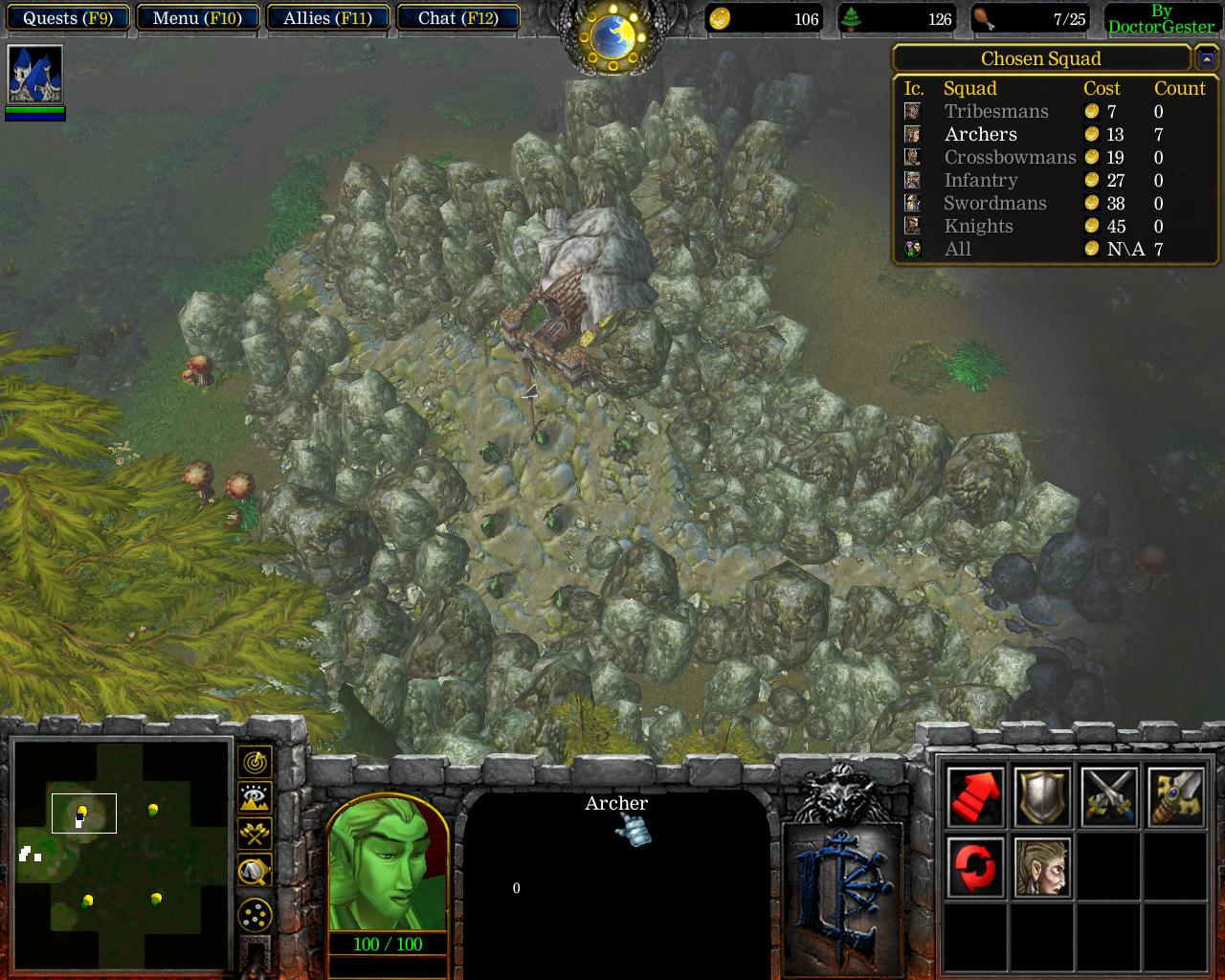Select the blue castle icon under Quests
Image resolution: width=1225 pixels, height=980 pixels.
coord(35,74)
